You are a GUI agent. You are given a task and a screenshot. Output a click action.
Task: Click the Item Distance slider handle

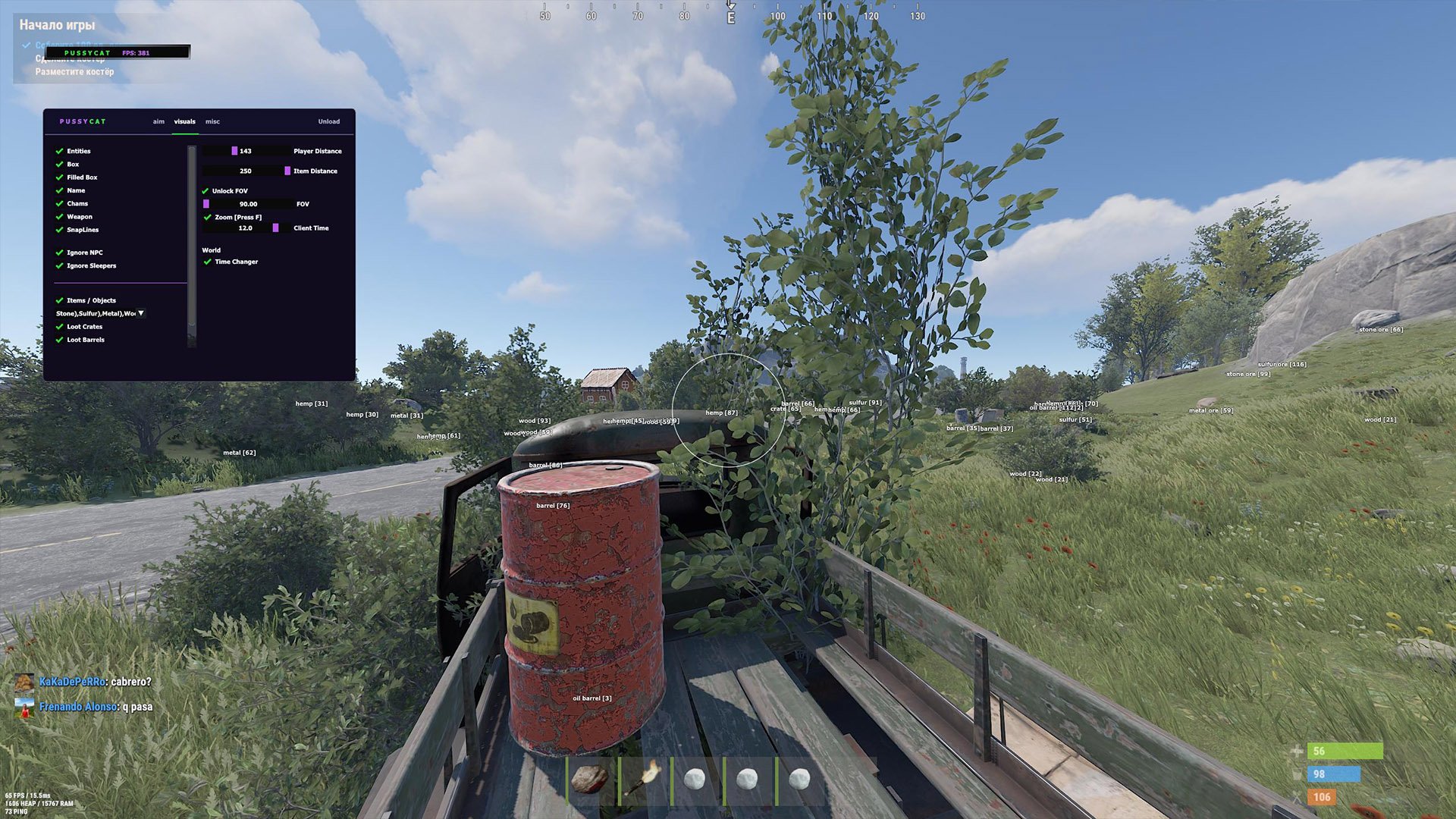tap(287, 171)
